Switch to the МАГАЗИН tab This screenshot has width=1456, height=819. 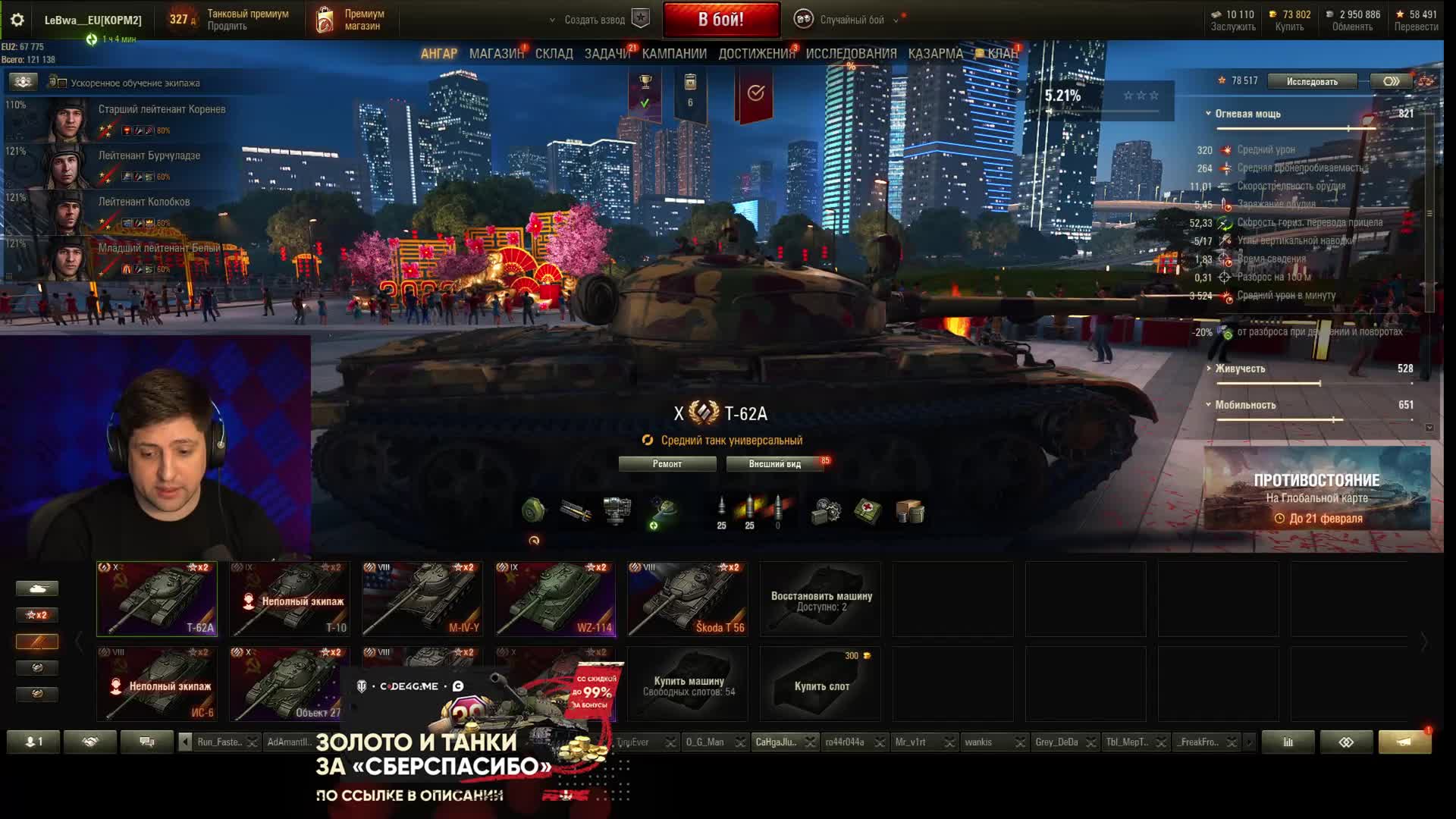(496, 54)
